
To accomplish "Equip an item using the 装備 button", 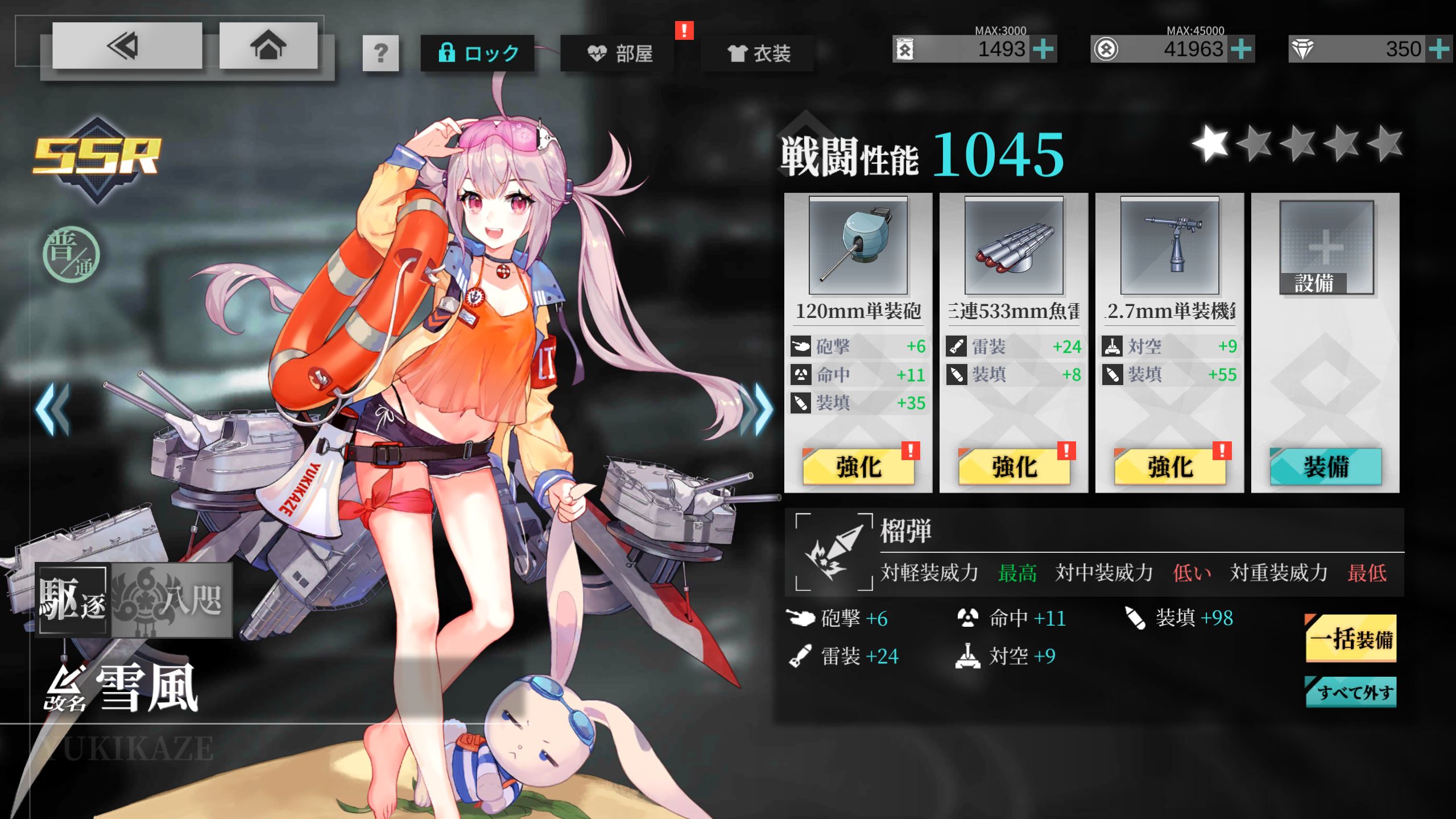I will pyautogui.click(x=1325, y=467).
